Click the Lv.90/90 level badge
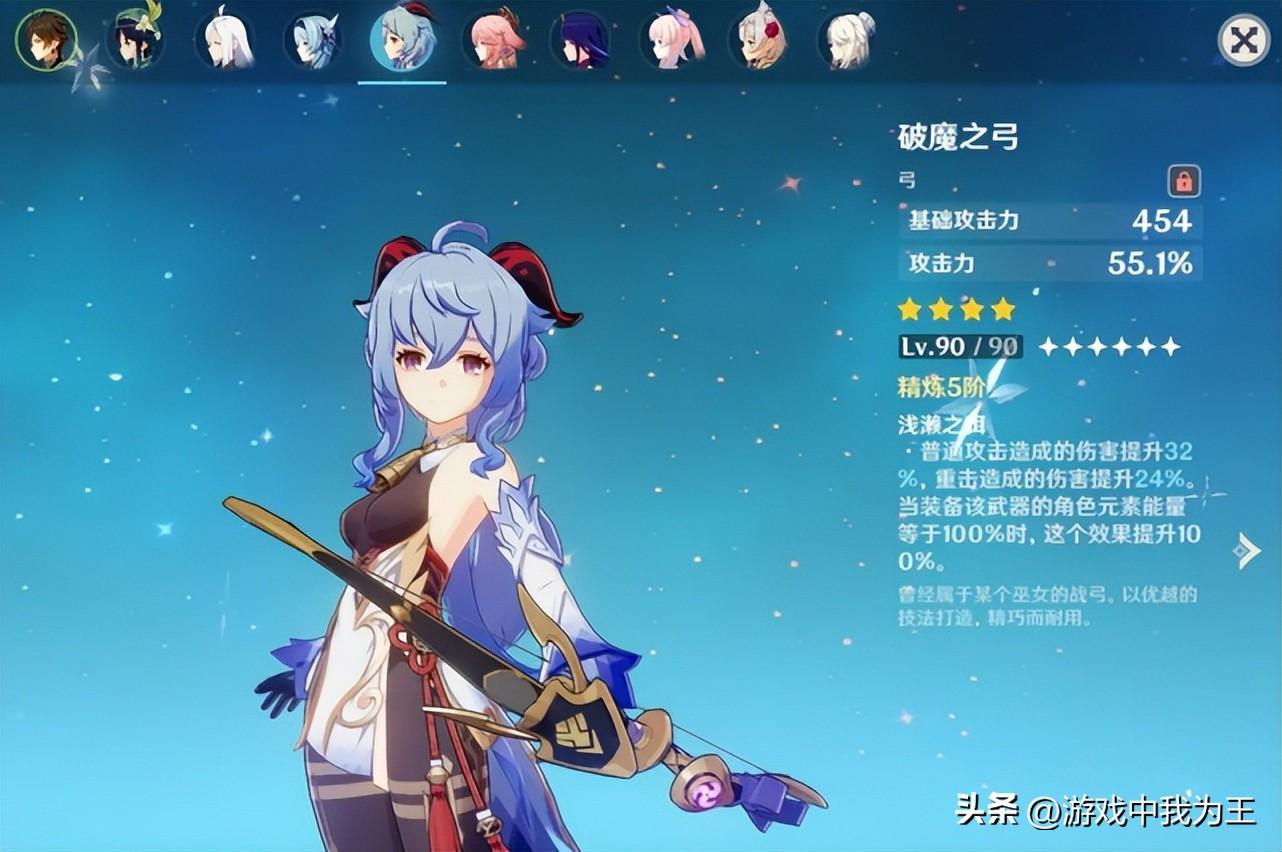 958,347
